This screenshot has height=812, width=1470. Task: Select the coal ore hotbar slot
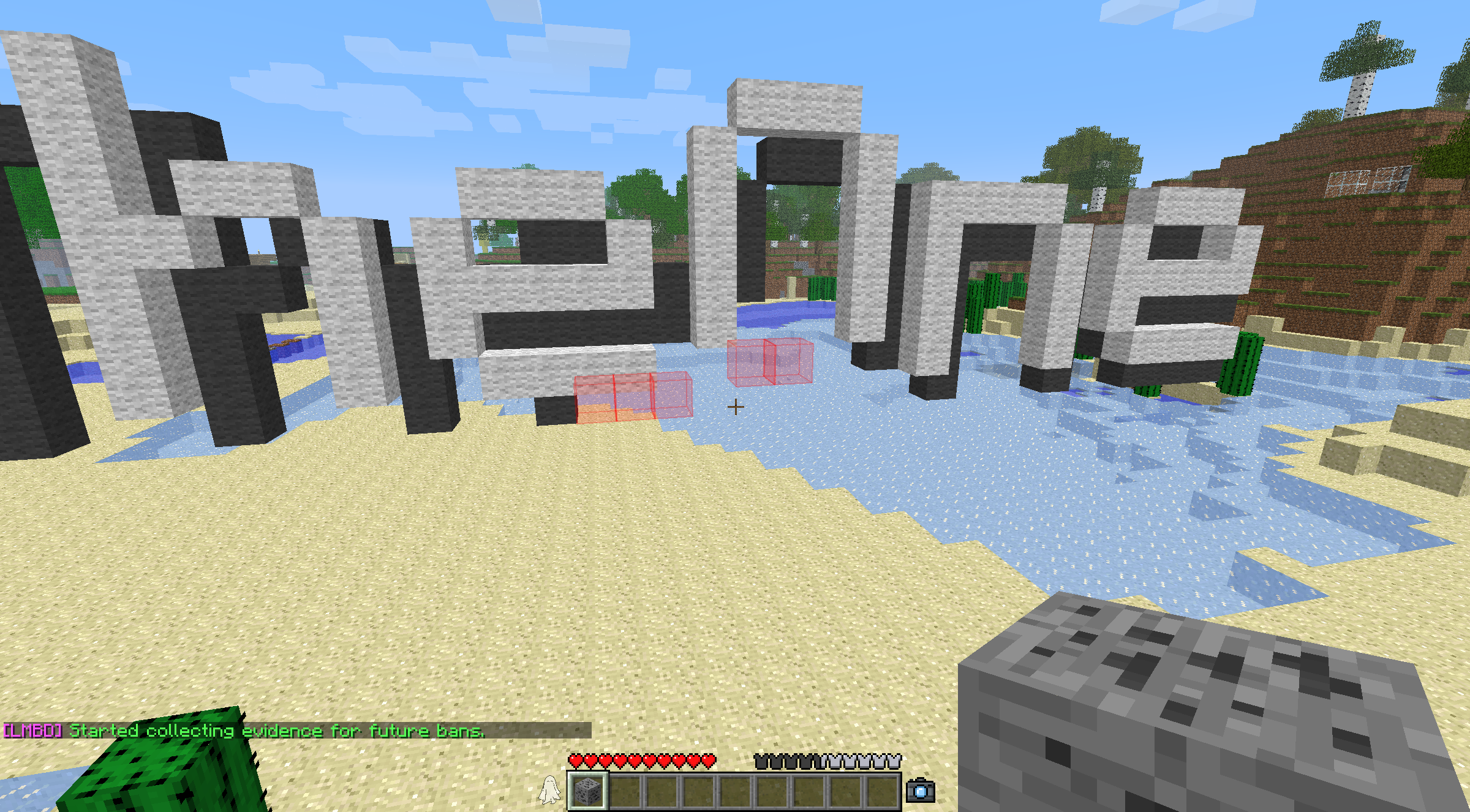click(588, 791)
